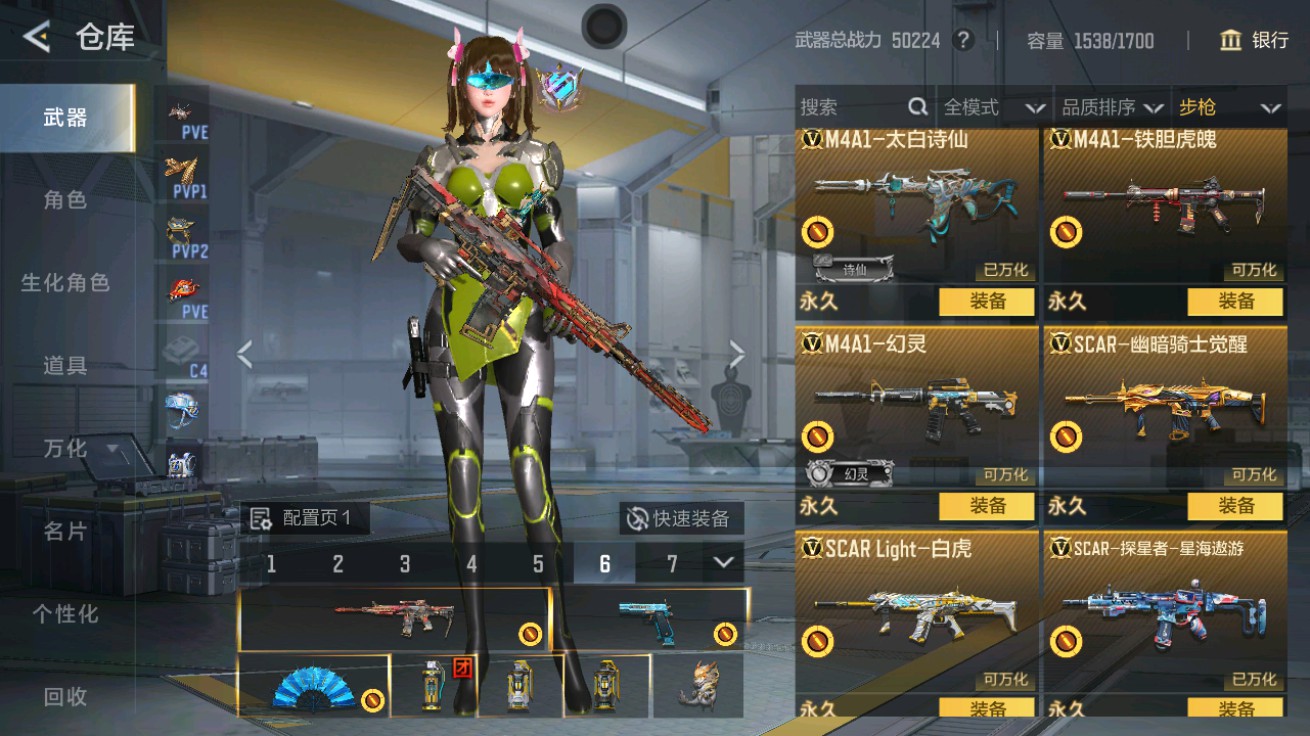Select the 道具 tab
Screen dimensions: 1310x736
(x=65, y=366)
